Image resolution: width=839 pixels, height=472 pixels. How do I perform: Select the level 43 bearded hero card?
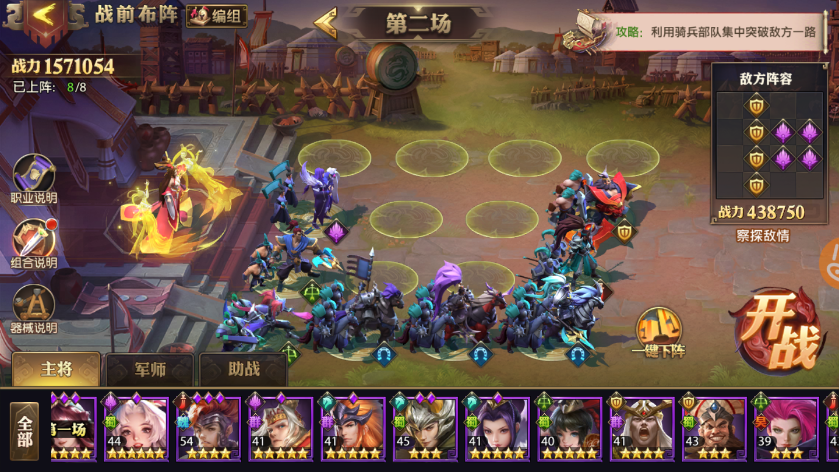[x=713, y=428]
